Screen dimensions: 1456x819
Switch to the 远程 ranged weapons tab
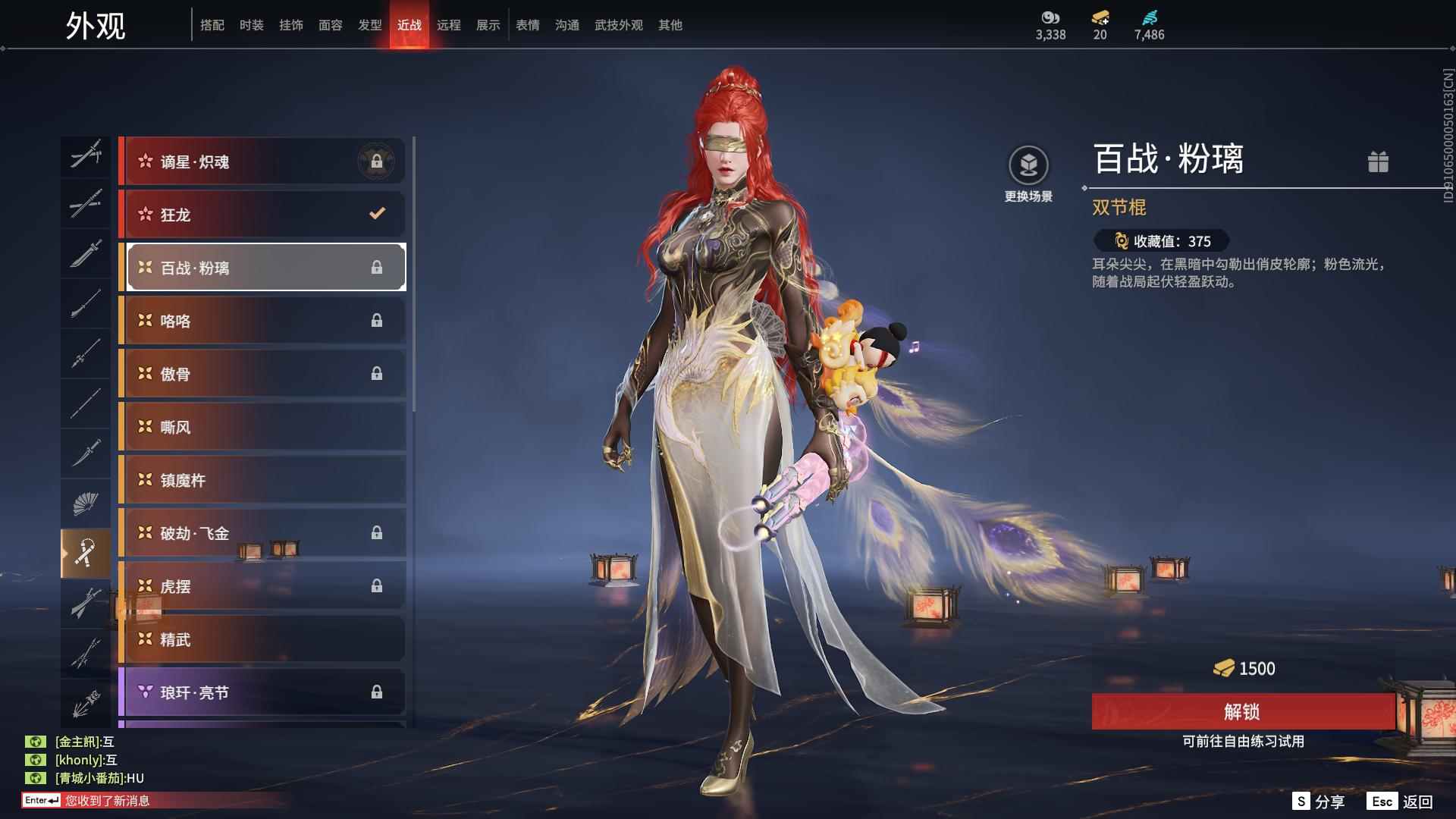click(449, 24)
